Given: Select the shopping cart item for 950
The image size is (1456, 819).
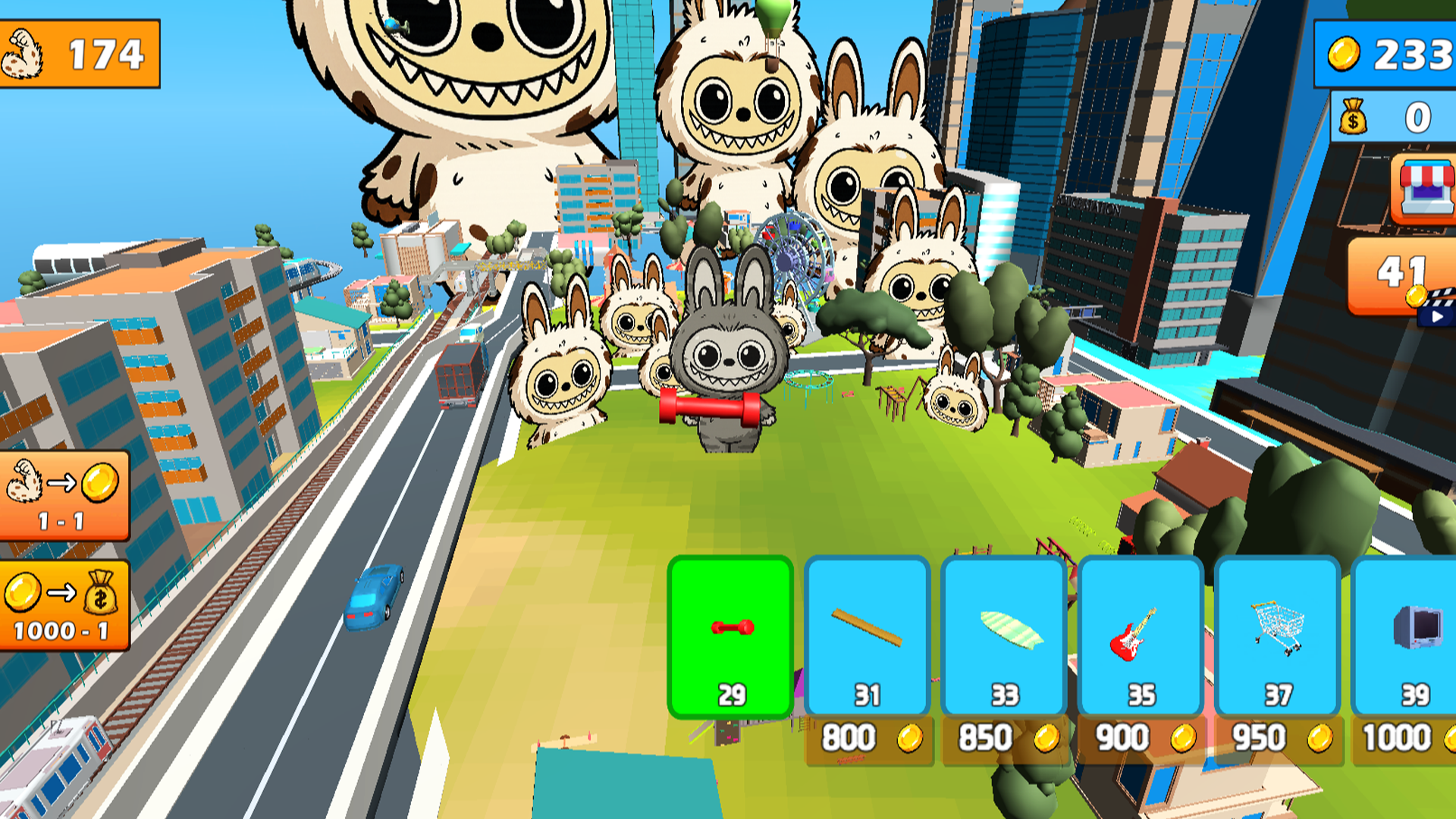Looking at the screenshot, I should click(x=1276, y=629).
